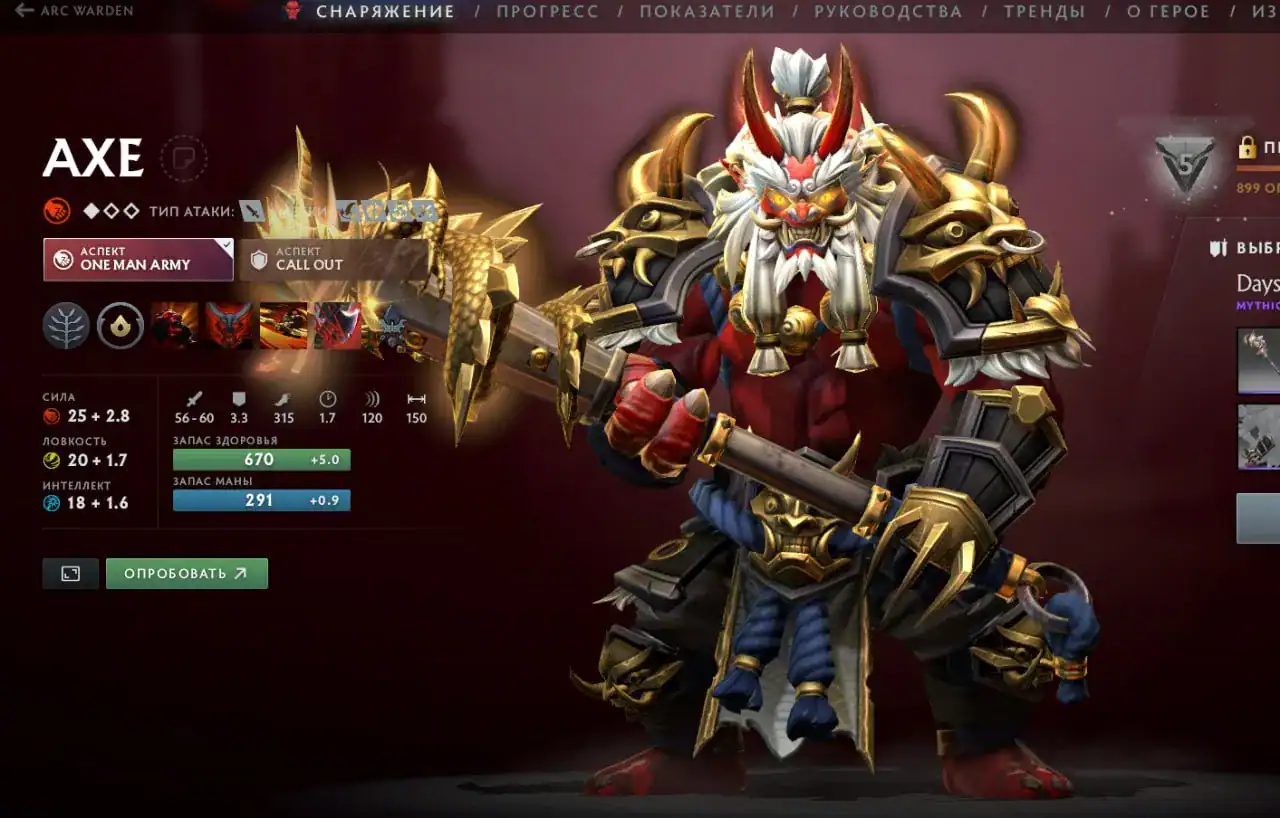View the Culling Blade ability
Viewport: 1280px width, 818px height.
coord(337,326)
